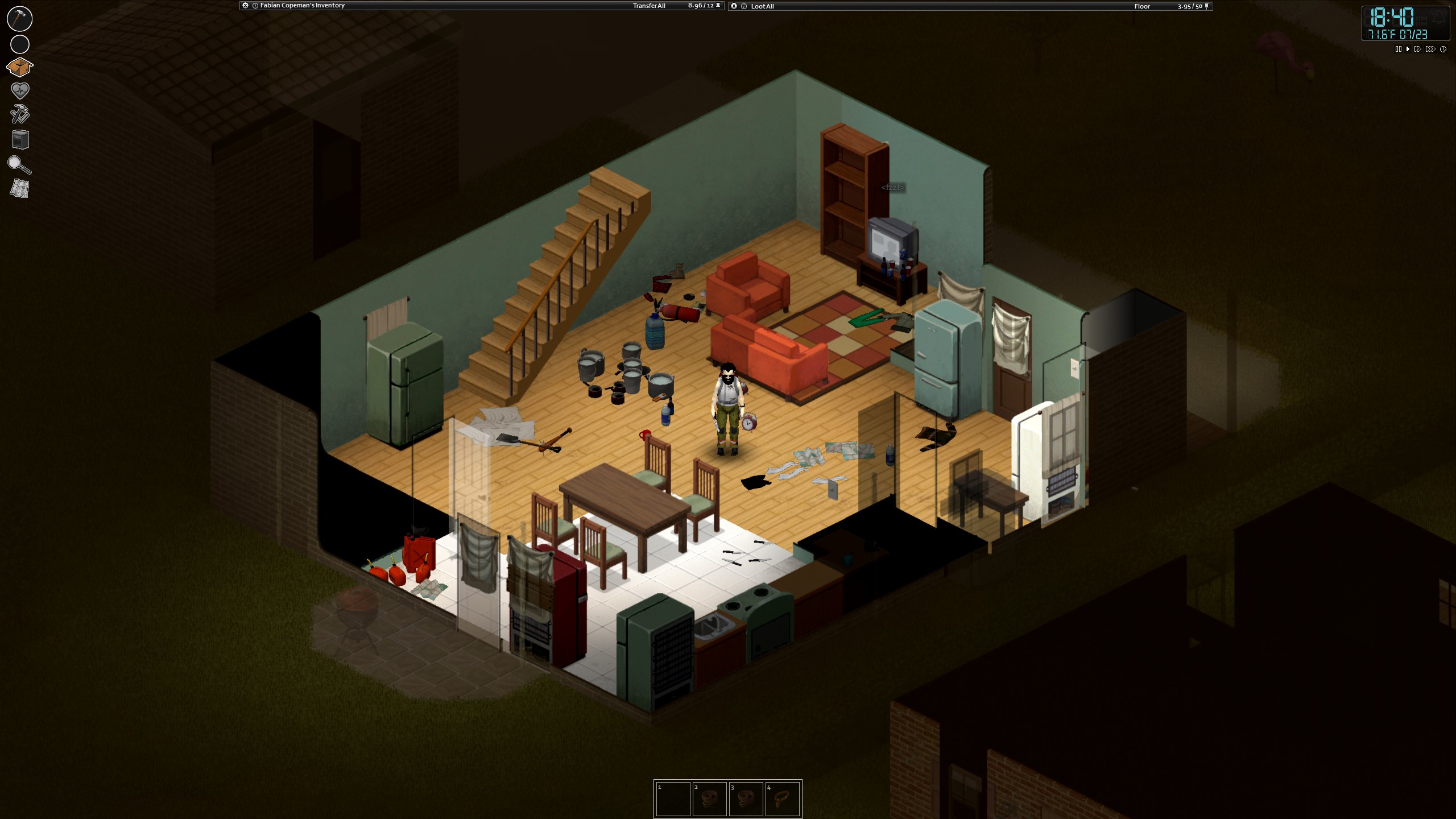
Task: Pin Fabian Copeman's Inventory panel
Action: point(718,6)
